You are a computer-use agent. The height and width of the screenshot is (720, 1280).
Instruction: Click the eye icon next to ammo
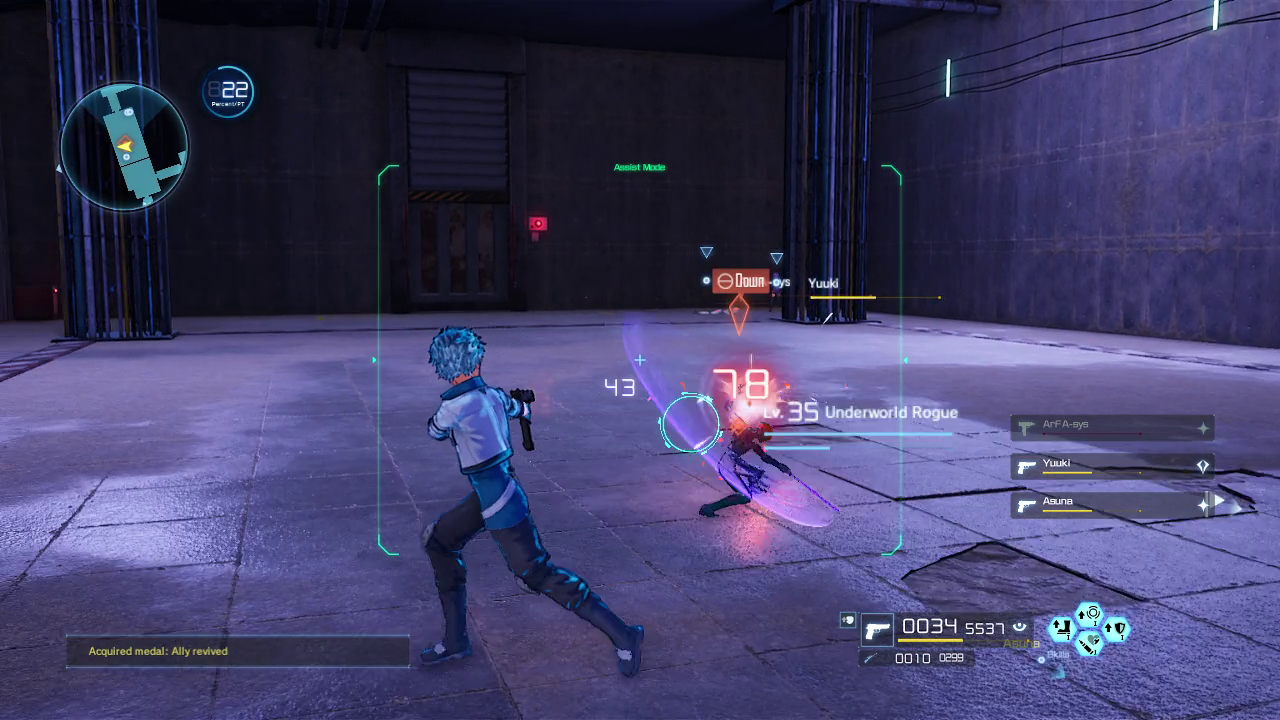click(1020, 627)
